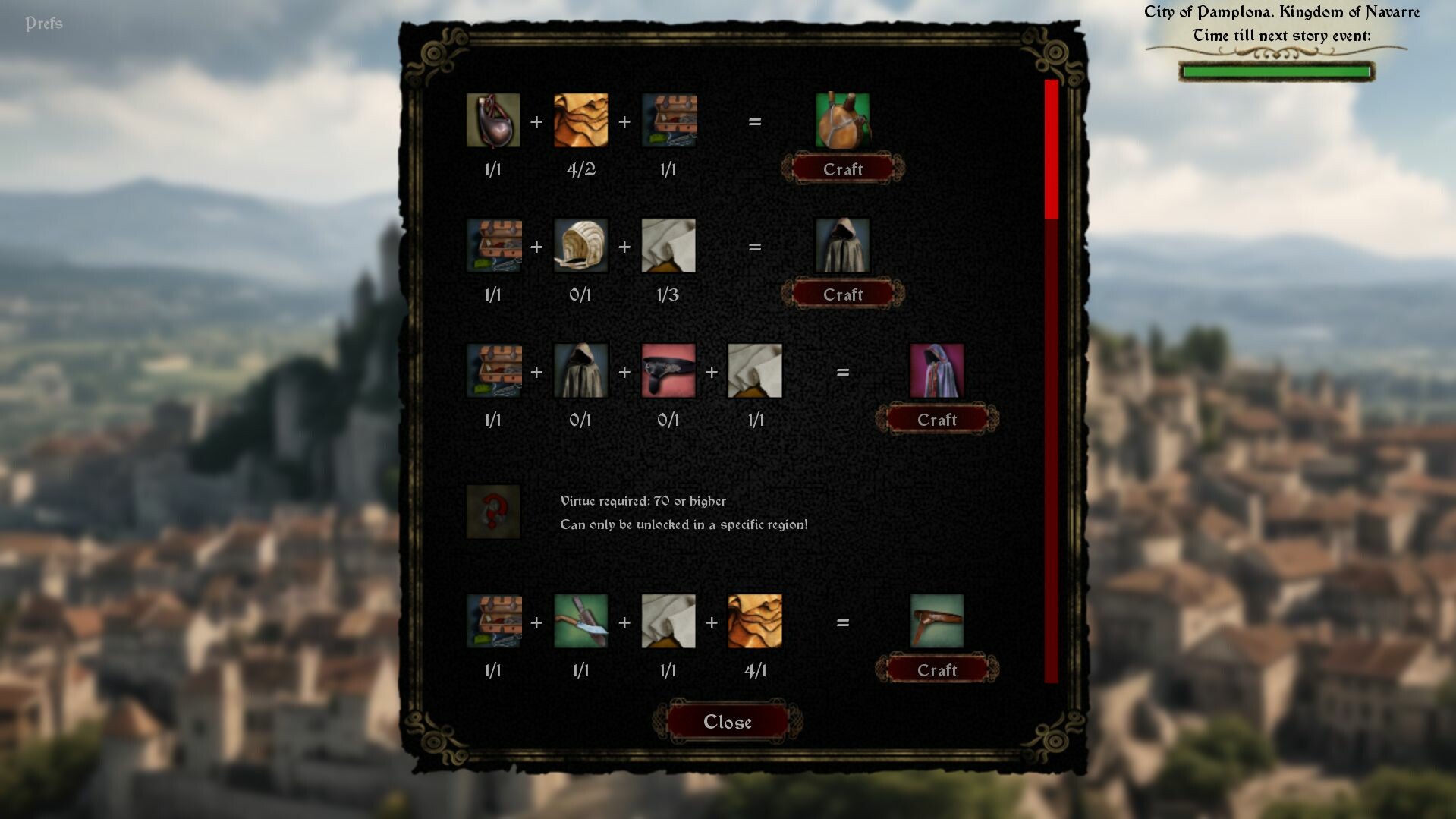Craft the purple cloak recipe
The height and width of the screenshot is (819, 1456).
coord(936,418)
